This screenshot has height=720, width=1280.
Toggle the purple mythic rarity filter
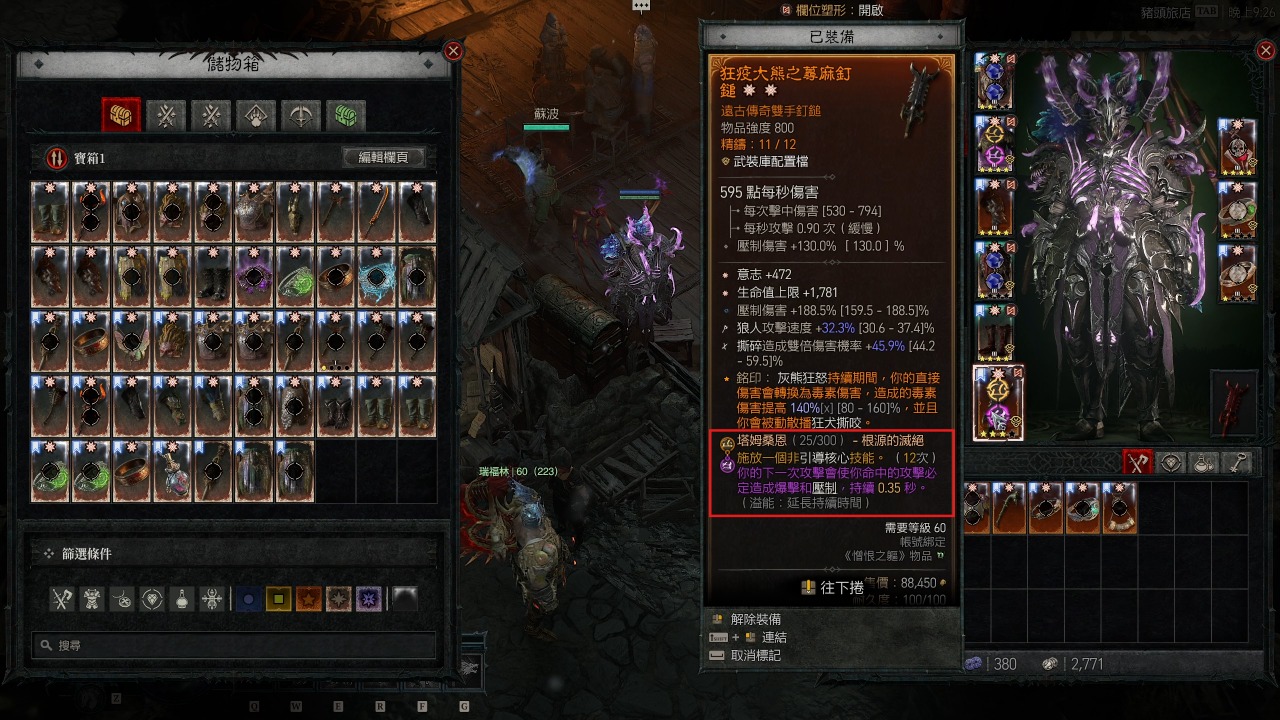370,599
